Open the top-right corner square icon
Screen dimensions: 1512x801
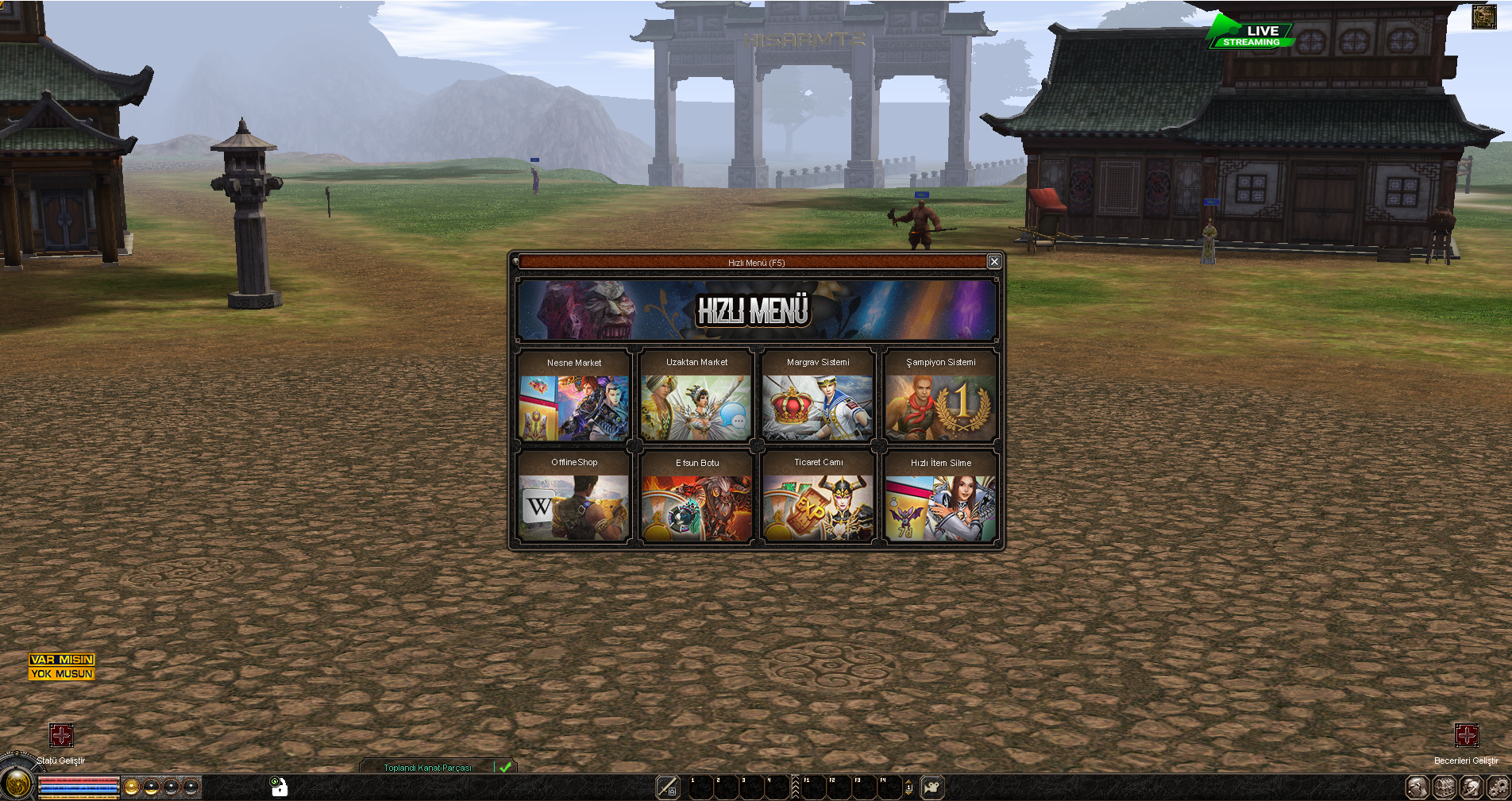point(1483,17)
